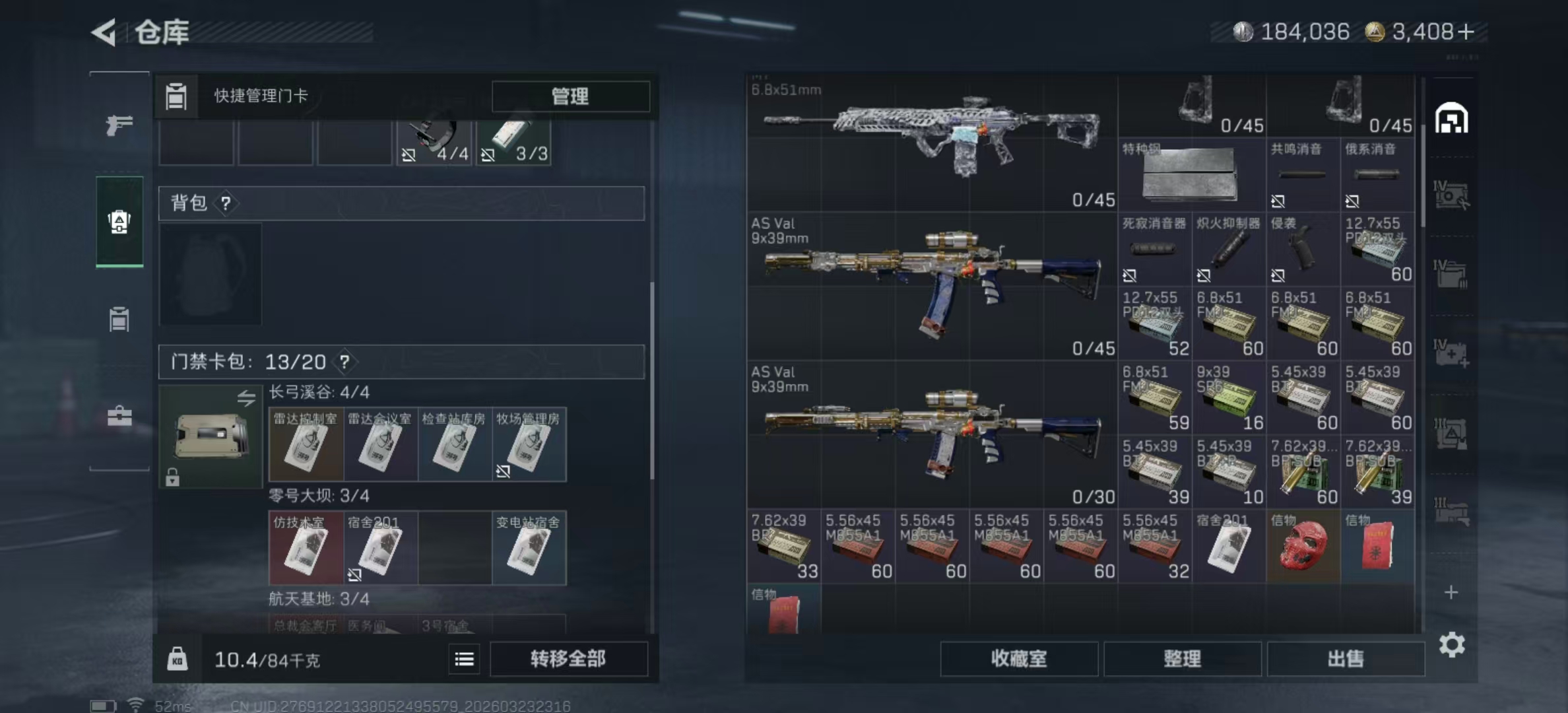
Task: Select the 牧场管理房 keycard
Action: [529, 444]
